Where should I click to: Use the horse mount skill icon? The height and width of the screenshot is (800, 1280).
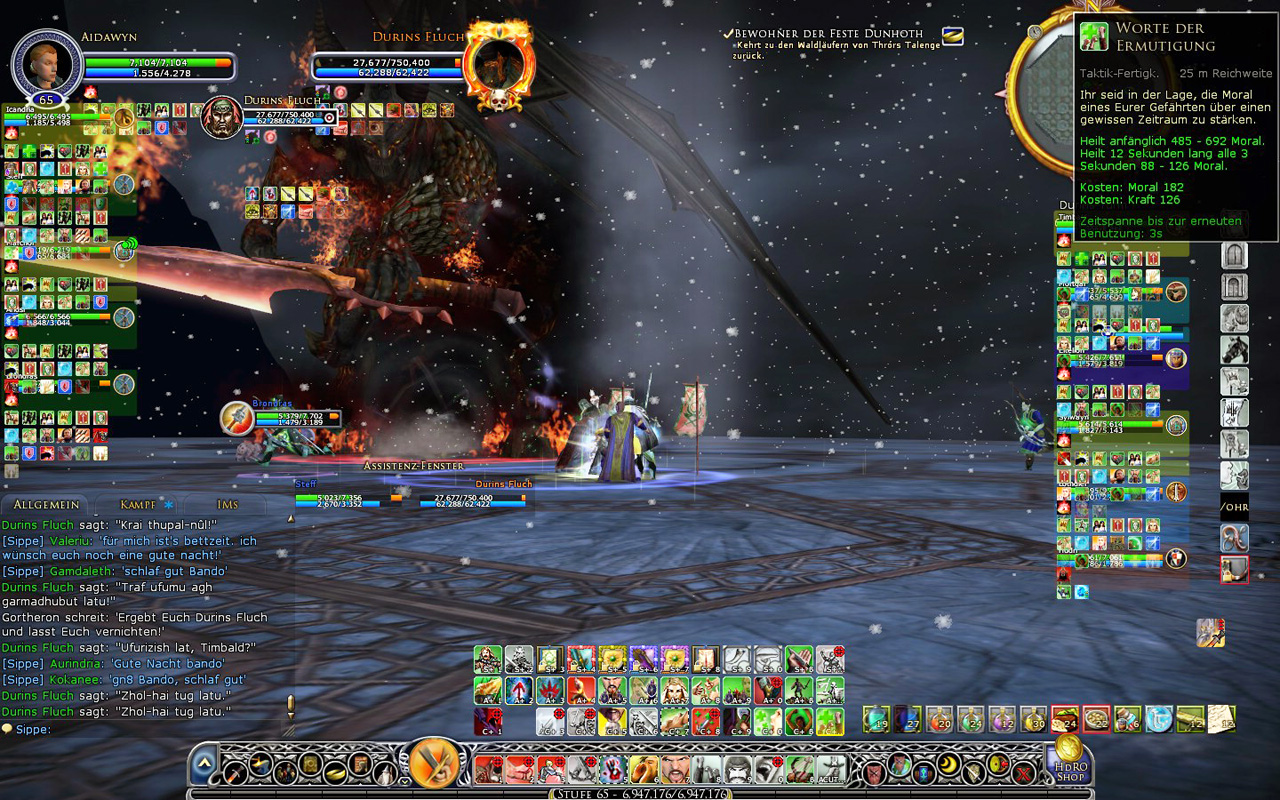[1234, 350]
